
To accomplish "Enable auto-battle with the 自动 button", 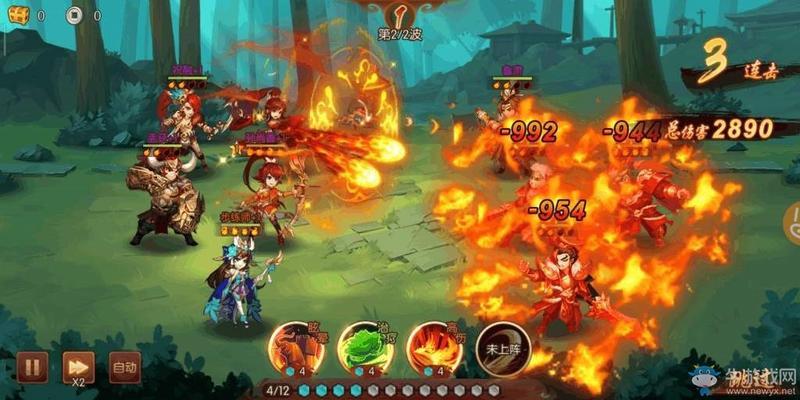I will (x=123, y=367).
